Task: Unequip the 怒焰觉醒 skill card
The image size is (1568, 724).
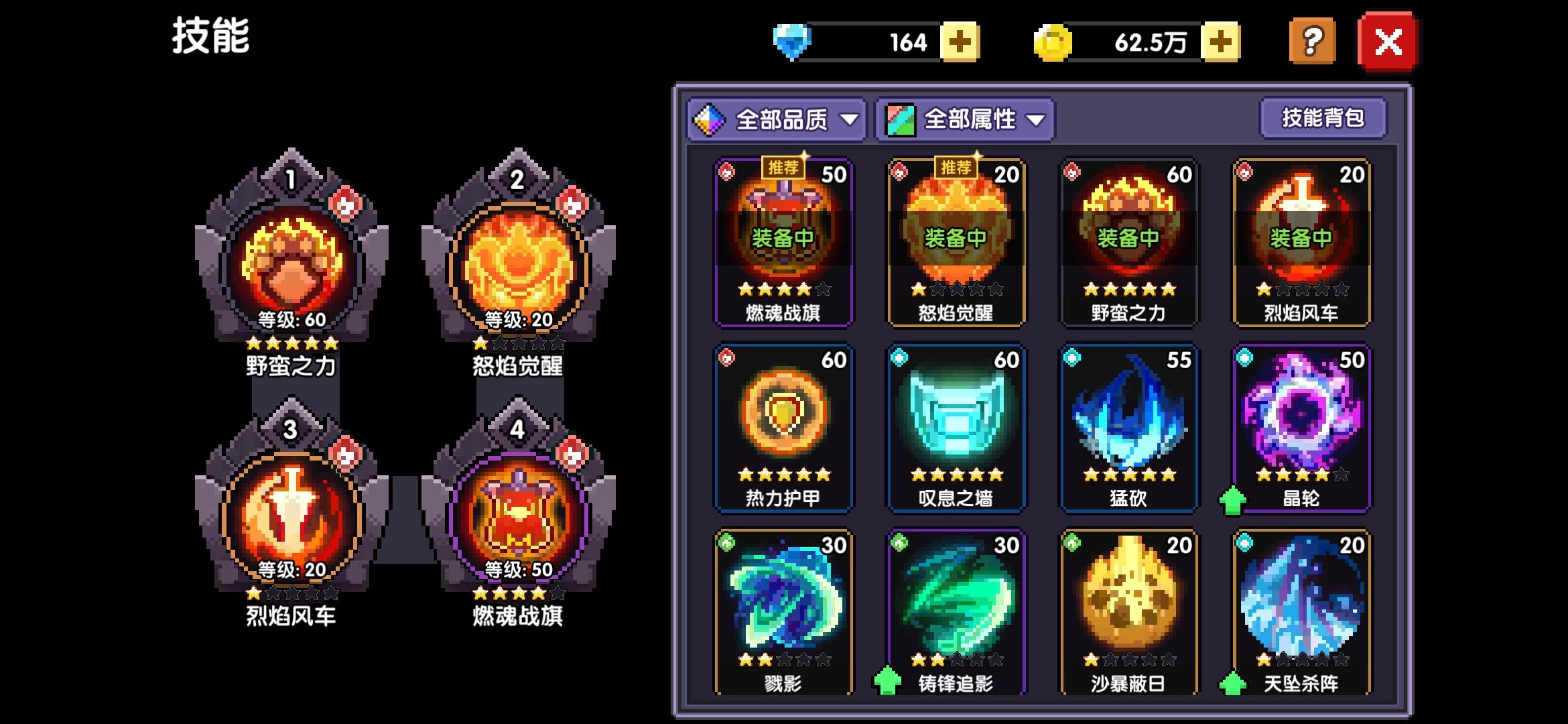Action: point(955,239)
